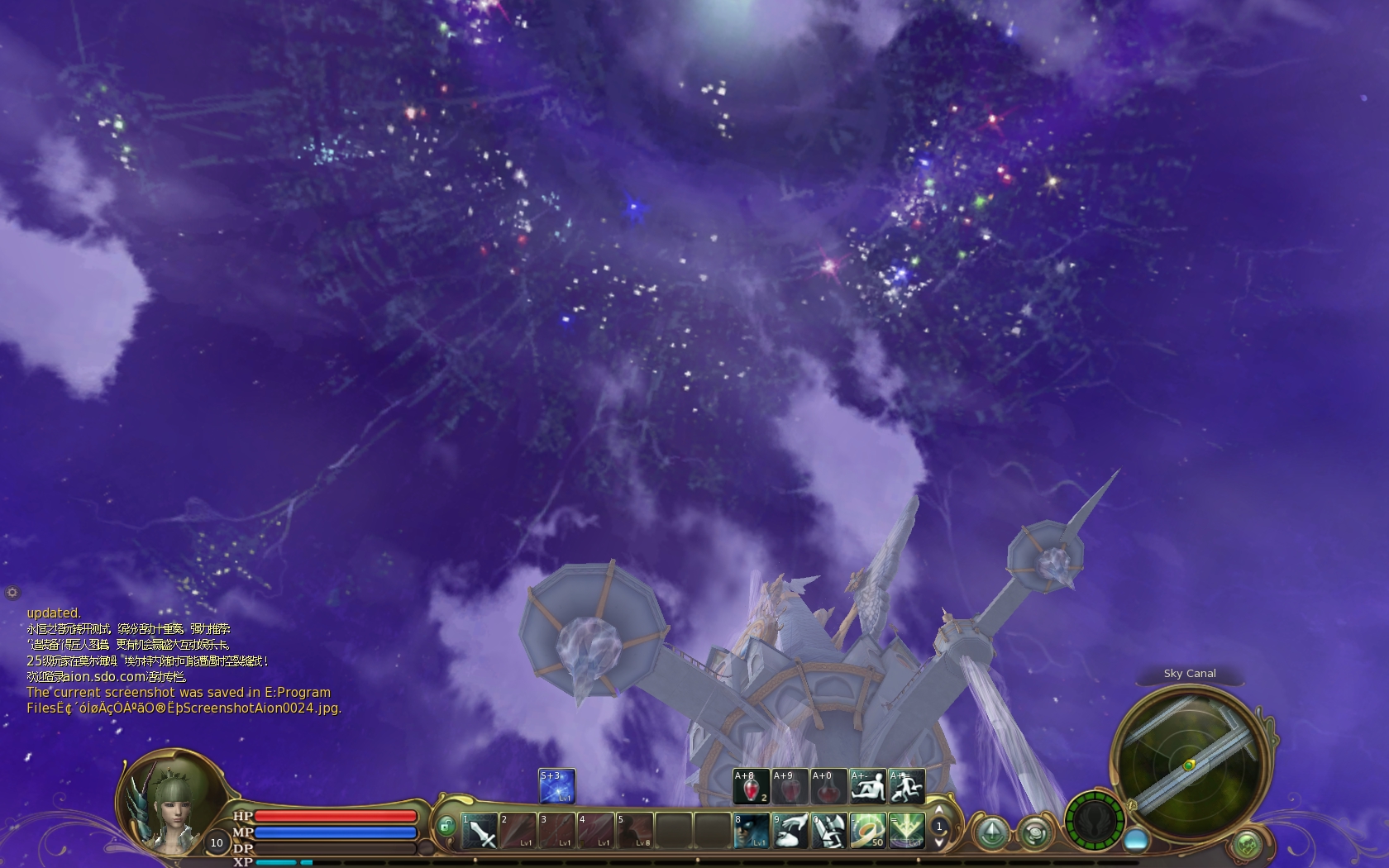Image resolution: width=1389 pixels, height=868 pixels.
Task: Click the green upward arrow menu button
Action: [x=991, y=832]
